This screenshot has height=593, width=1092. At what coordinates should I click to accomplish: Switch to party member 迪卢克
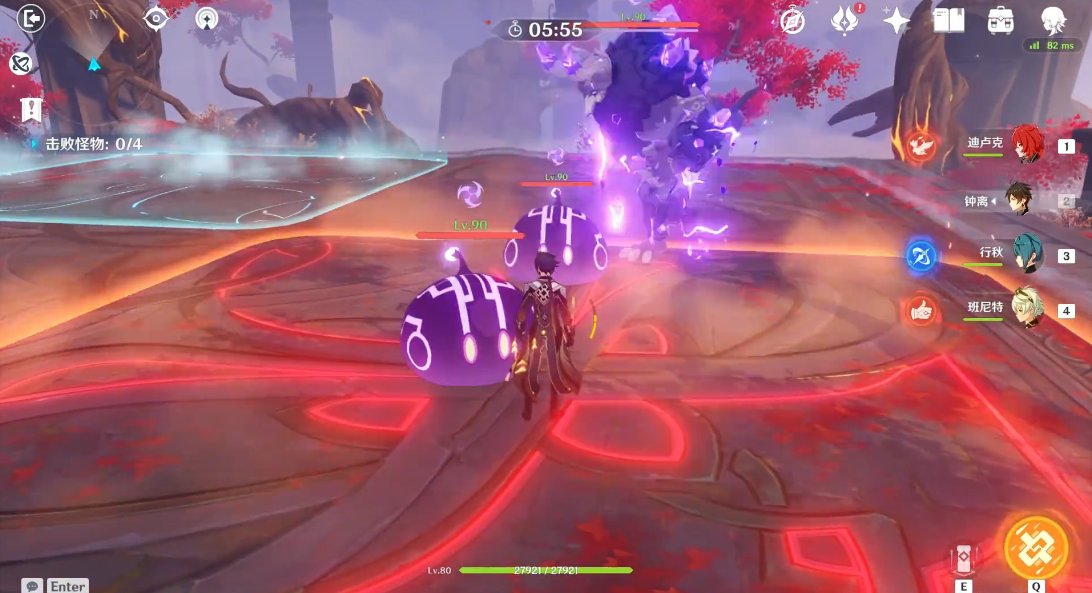[1026, 145]
